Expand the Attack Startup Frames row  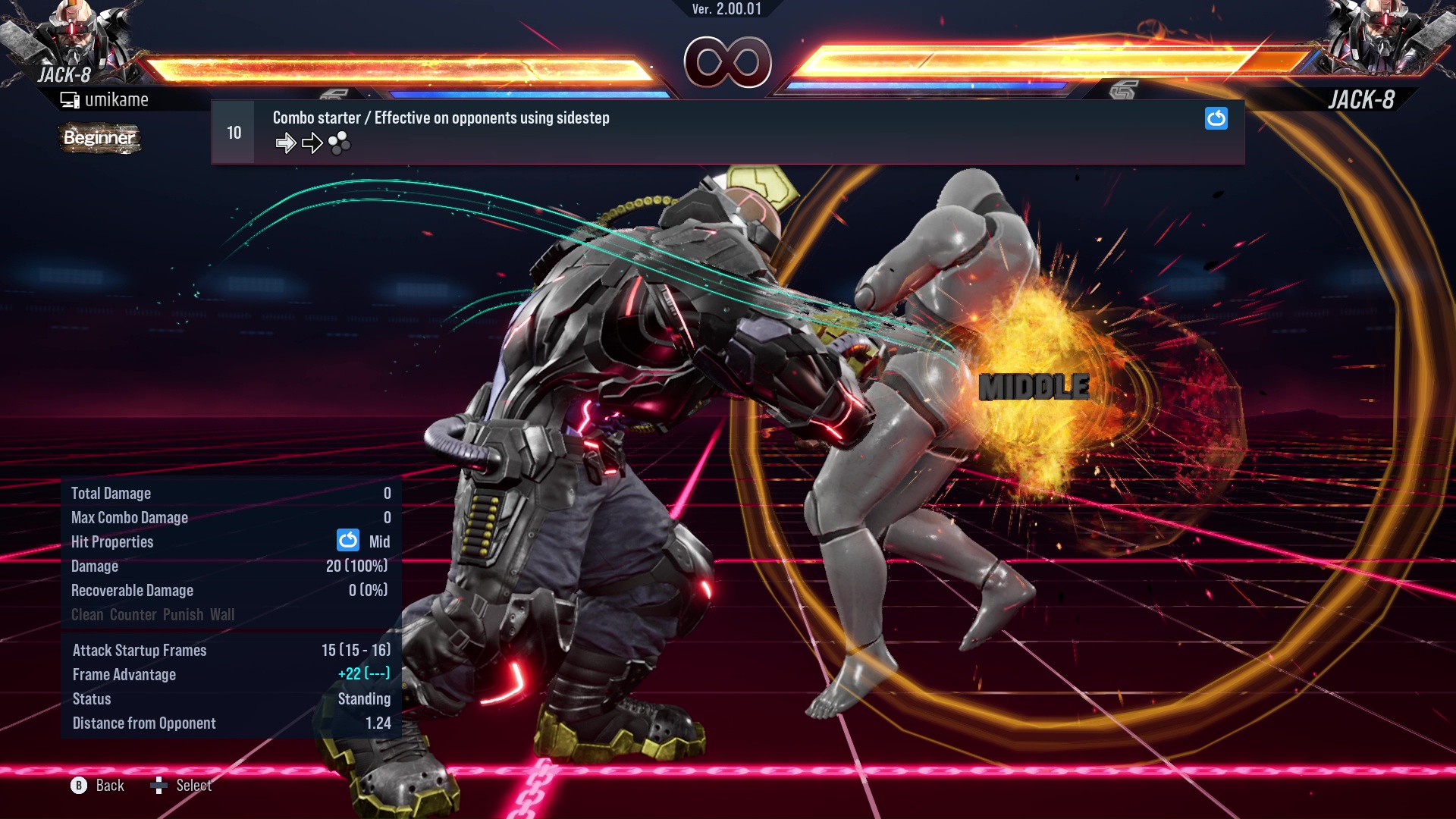pos(140,650)
